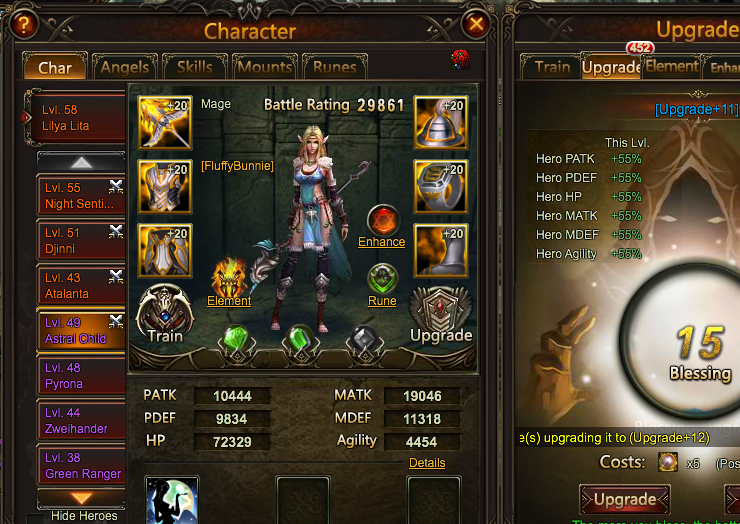The height and width of the screenshot is (524, 740).
Task: Pick Atalanta from the hero list
Action: pyautogui.click(x=80, y=286)
